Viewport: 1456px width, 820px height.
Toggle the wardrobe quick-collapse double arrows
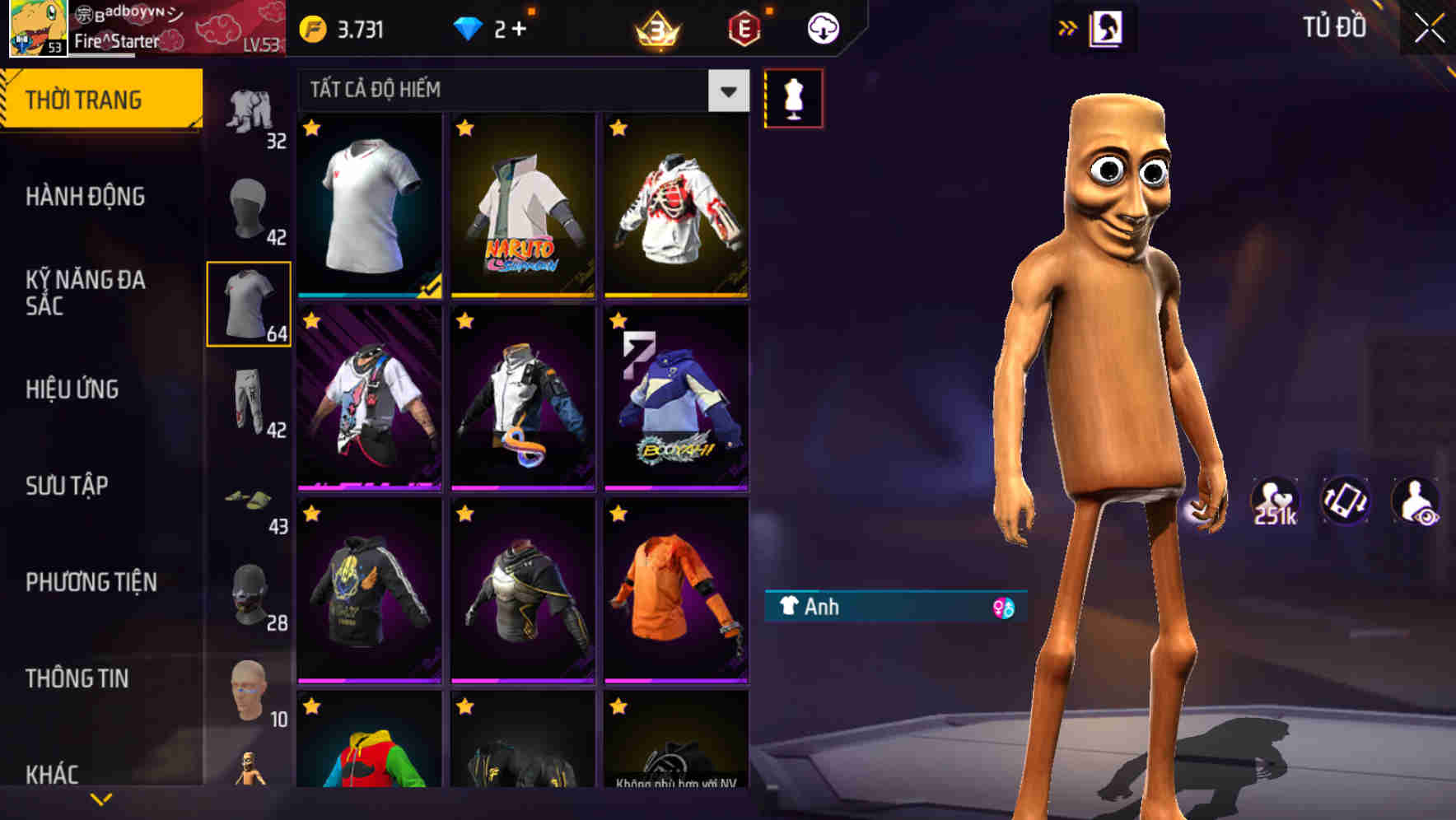tap(1069, 27)
